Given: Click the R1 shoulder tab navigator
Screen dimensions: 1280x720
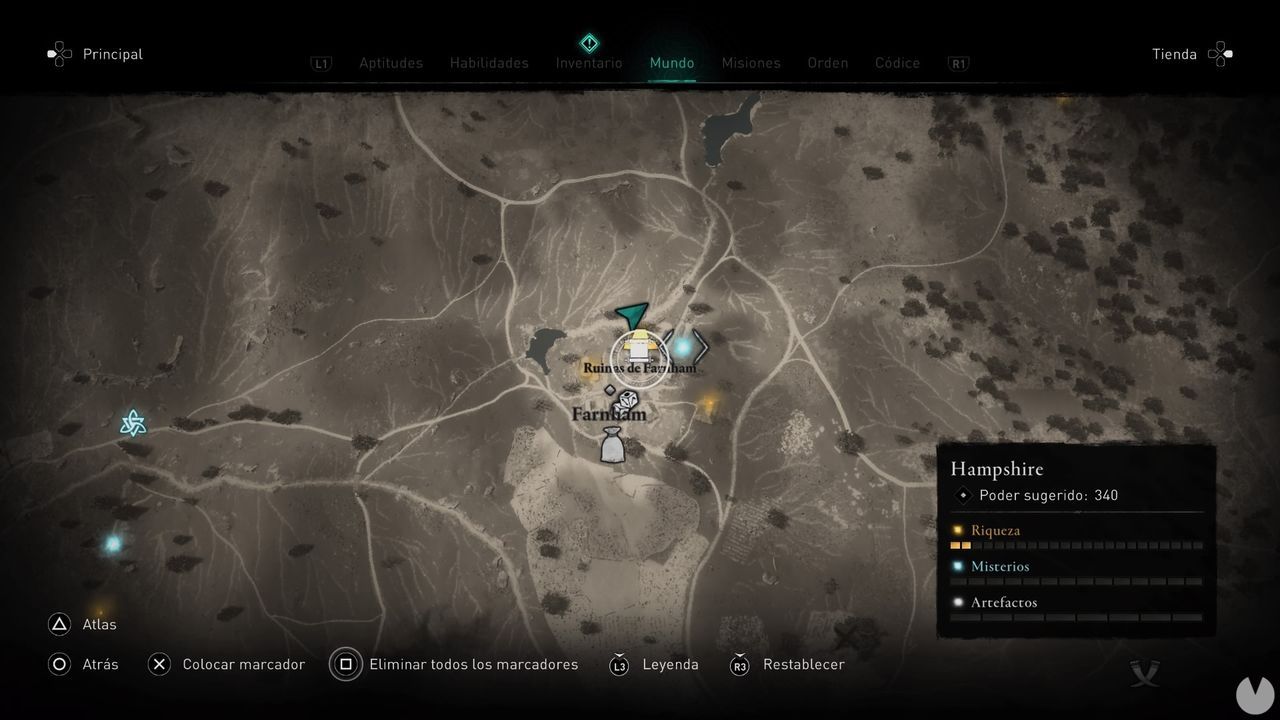Looking at the screenshot, I should tap(958, 62).
